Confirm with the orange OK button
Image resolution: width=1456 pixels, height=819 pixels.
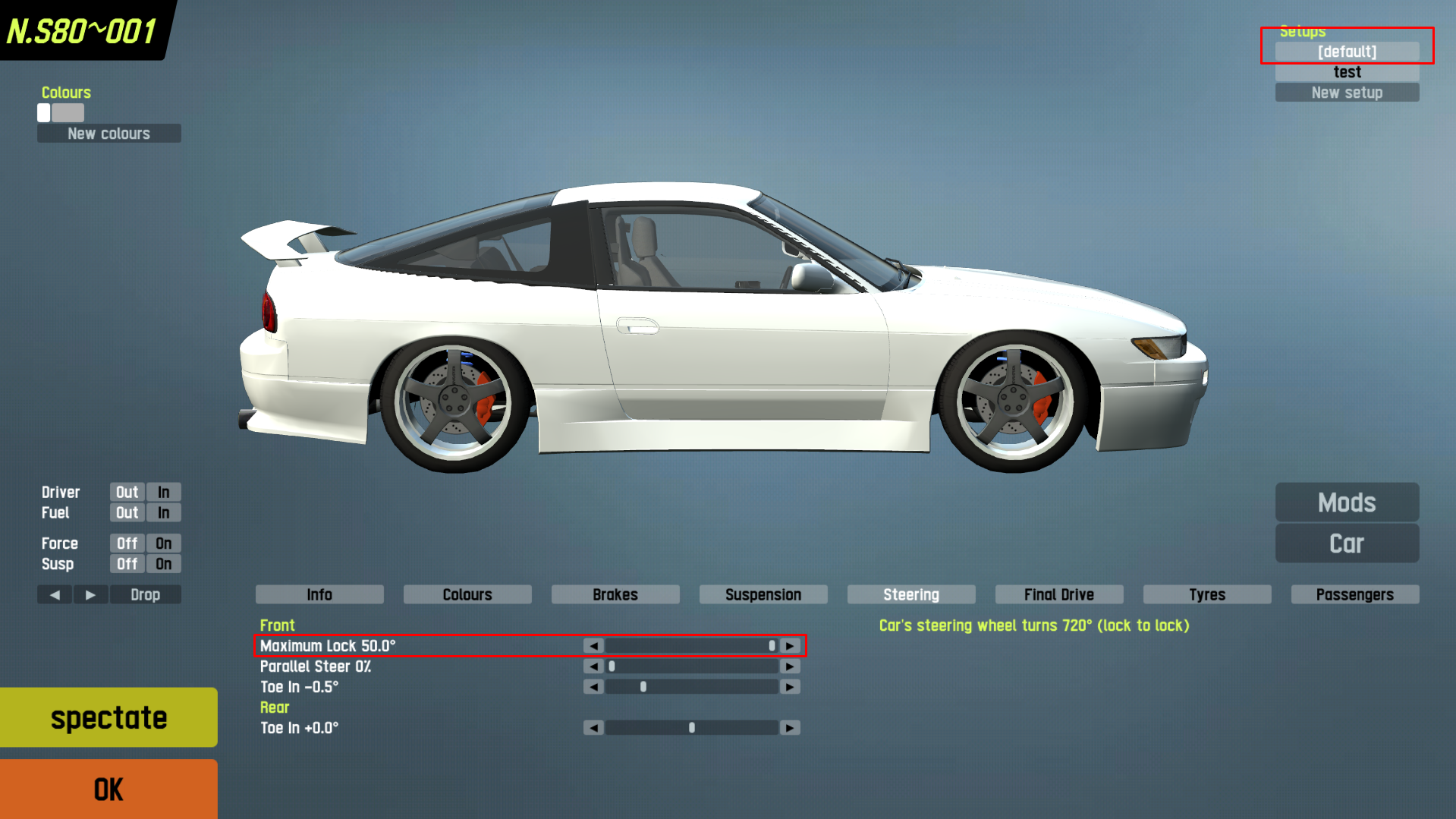pyautogui.click(x=108, y=789)
